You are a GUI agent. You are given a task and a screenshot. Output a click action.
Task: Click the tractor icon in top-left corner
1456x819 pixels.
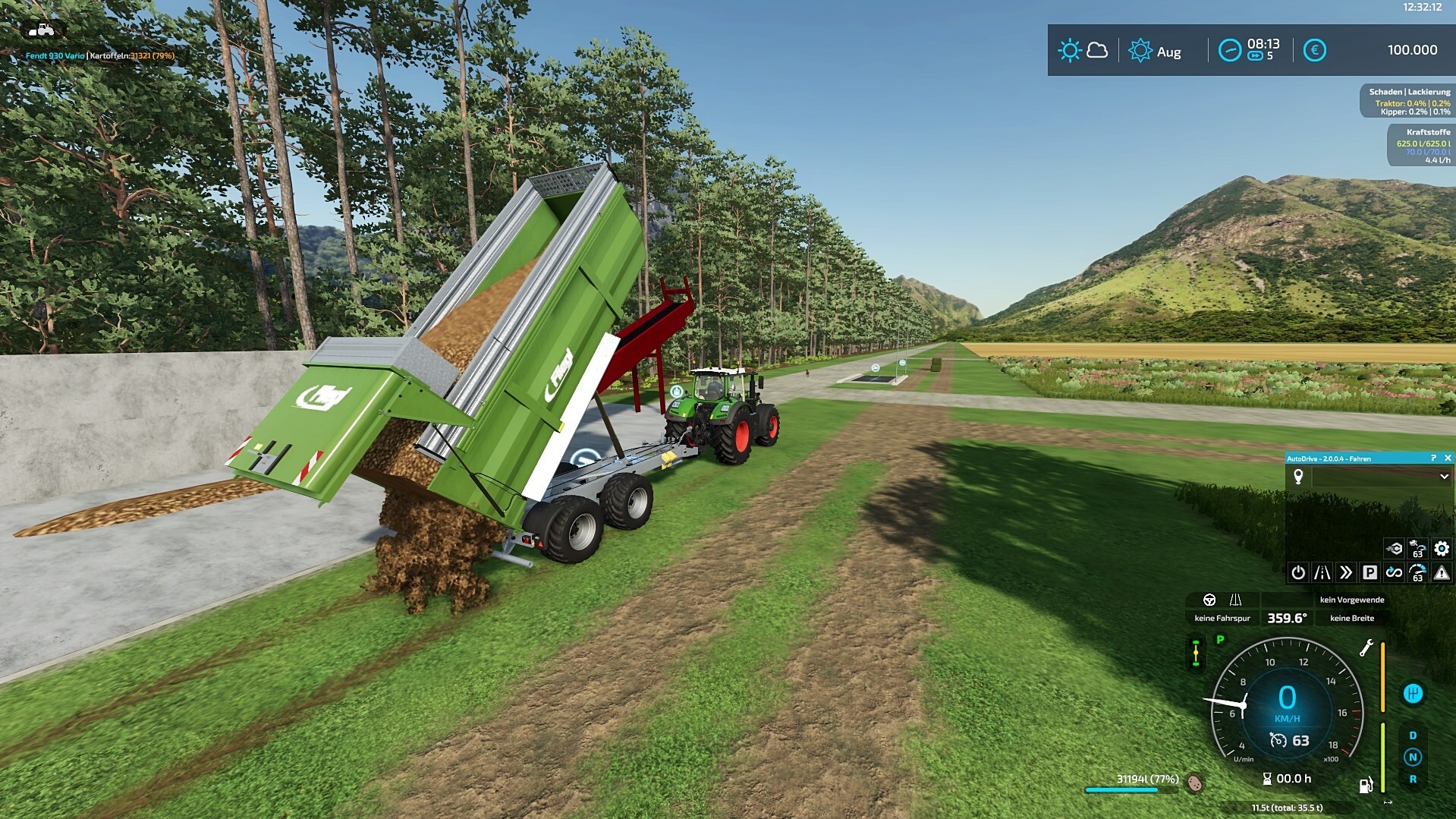click(x=41, y=30)
